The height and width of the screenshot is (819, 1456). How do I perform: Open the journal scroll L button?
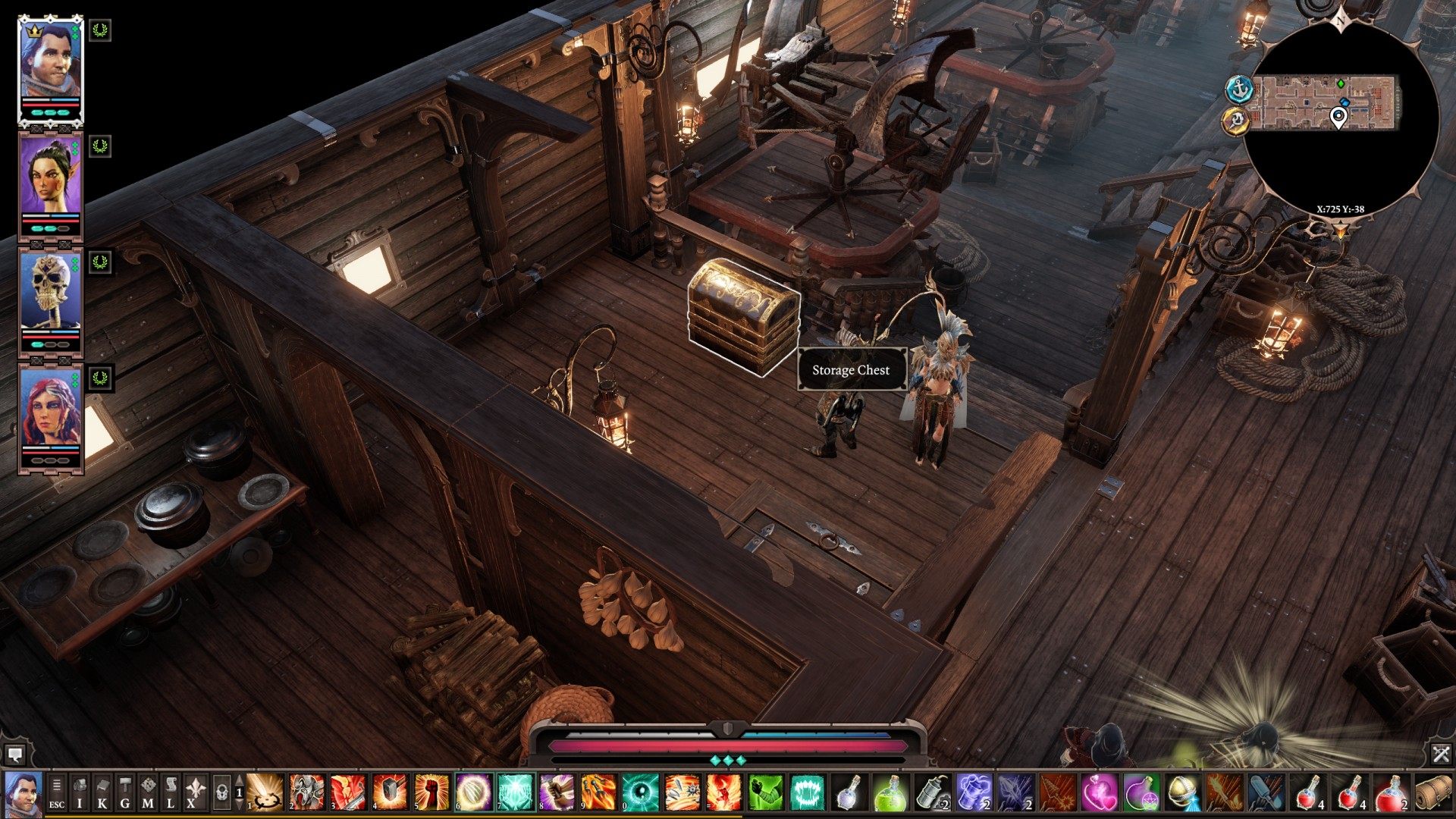(x=171, y=793)
